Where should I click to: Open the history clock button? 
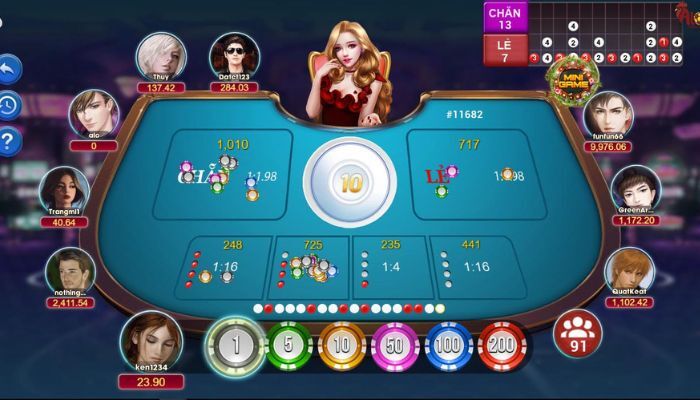click(x=9, y=104)
